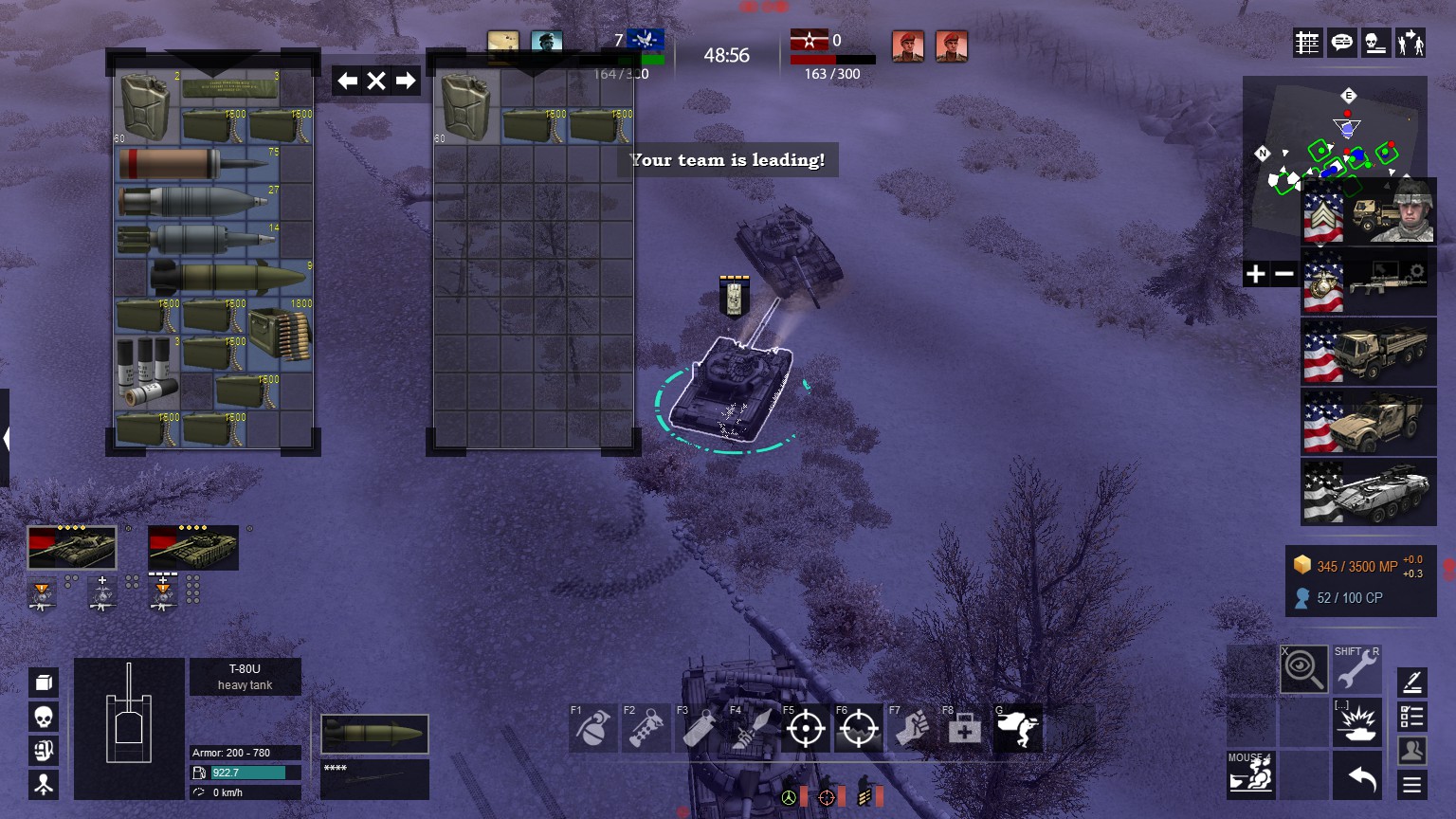1456x819 pixels.
Task: Zoom out the minimap with minus button
Action: (x=1284, y=274)
